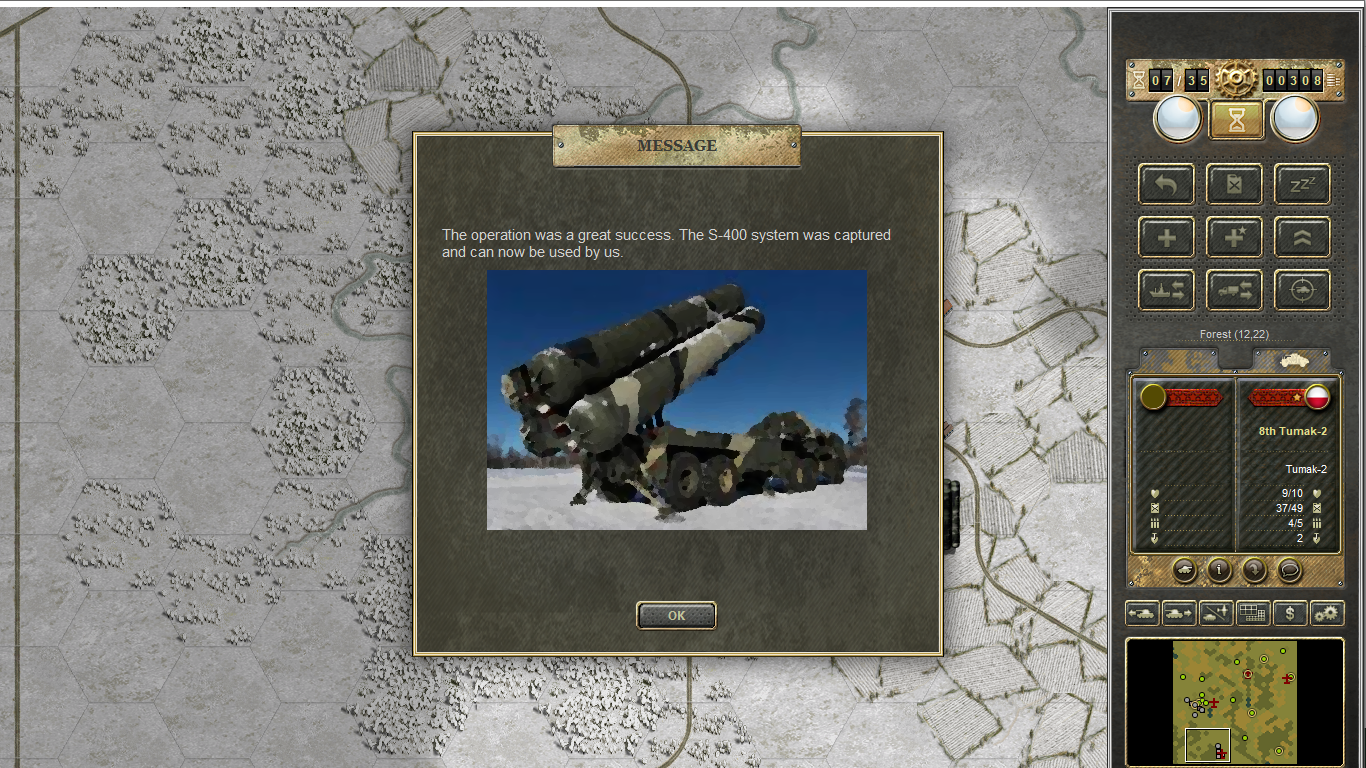Click the round curved arrow icon
The width and height of the screenshot is (1366, 768).
click(1254, 570)
